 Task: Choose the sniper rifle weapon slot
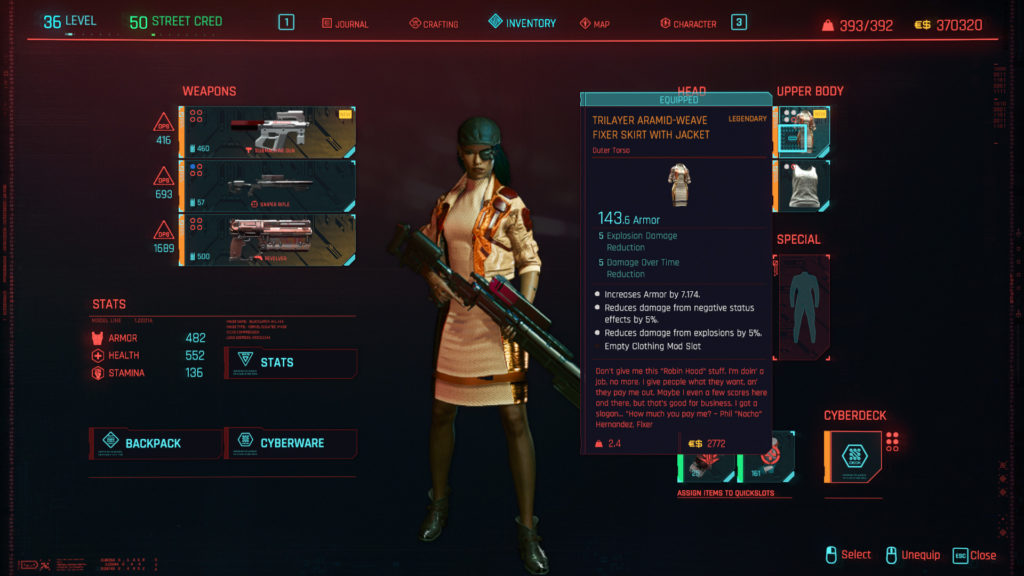pyautogui.click(x=267, y=186)
